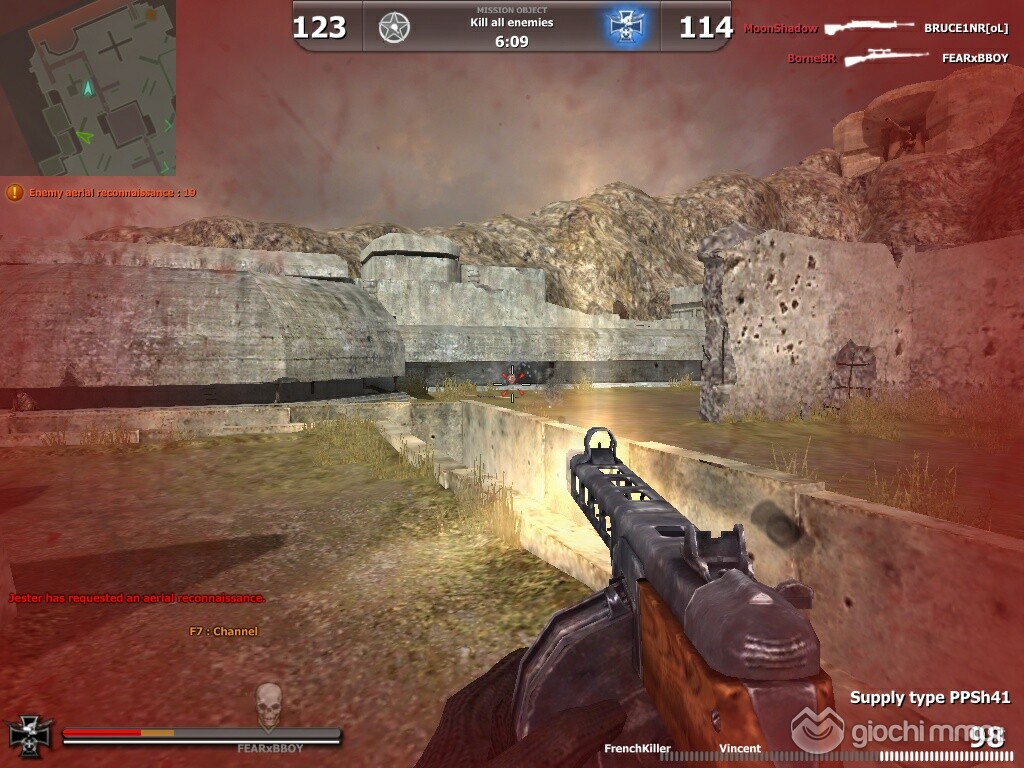
Task: Click the BorneBR kill feed entry
Action: pyautogui.click(x=811, y=58)
